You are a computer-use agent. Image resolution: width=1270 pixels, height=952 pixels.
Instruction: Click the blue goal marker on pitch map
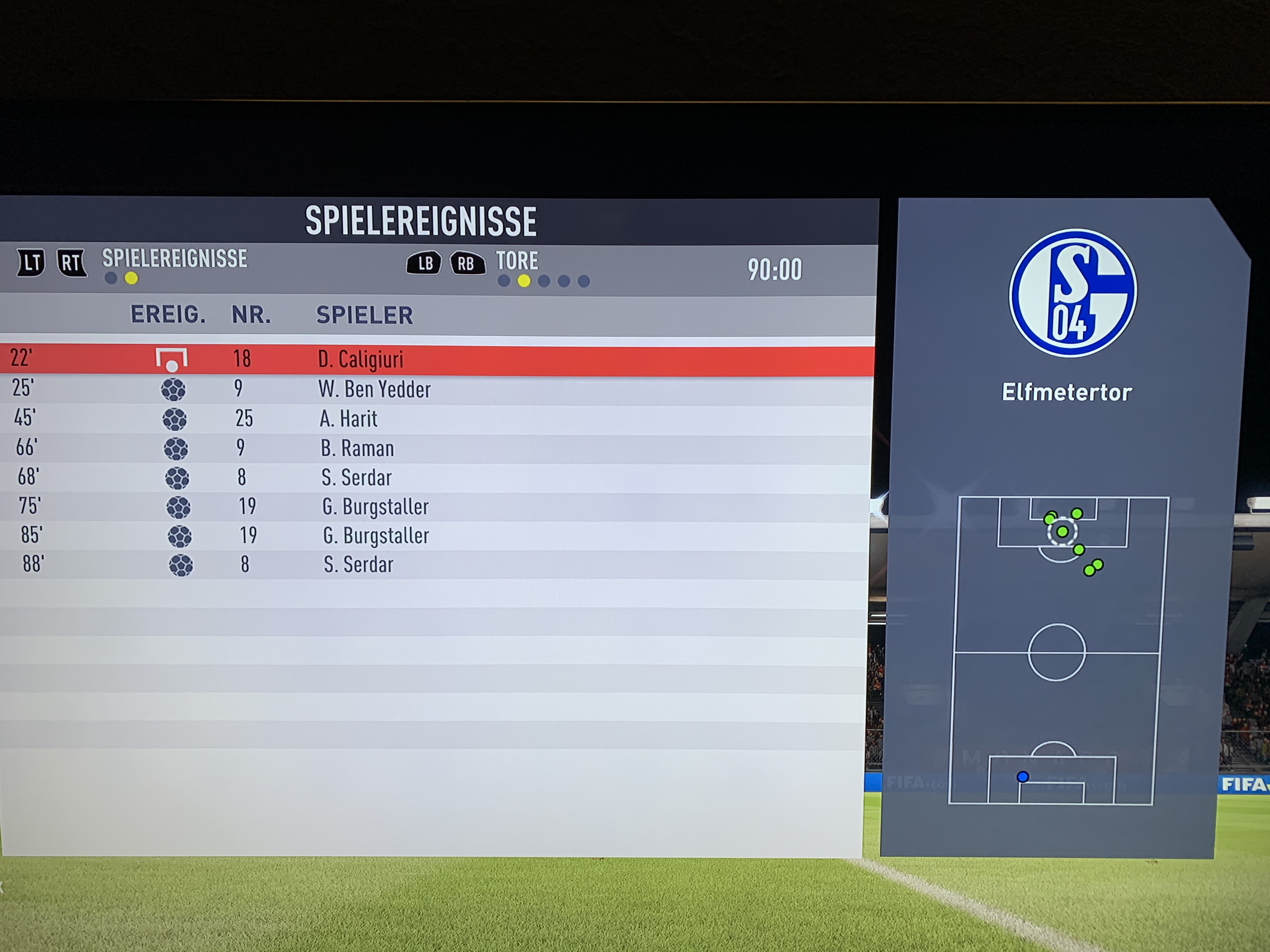click(1022, 777)
